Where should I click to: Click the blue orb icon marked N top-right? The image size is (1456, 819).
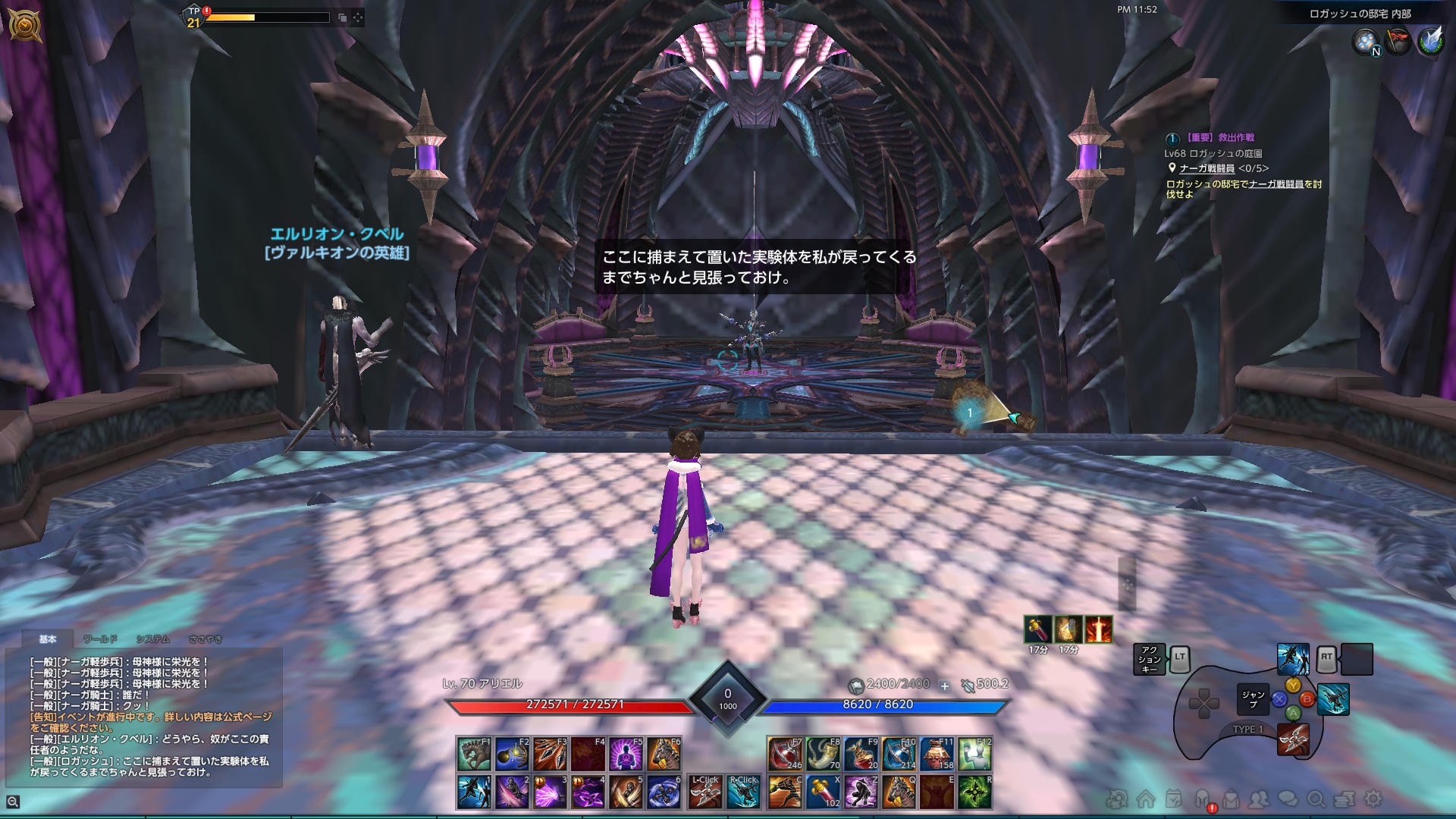(x=1366, y=42)
